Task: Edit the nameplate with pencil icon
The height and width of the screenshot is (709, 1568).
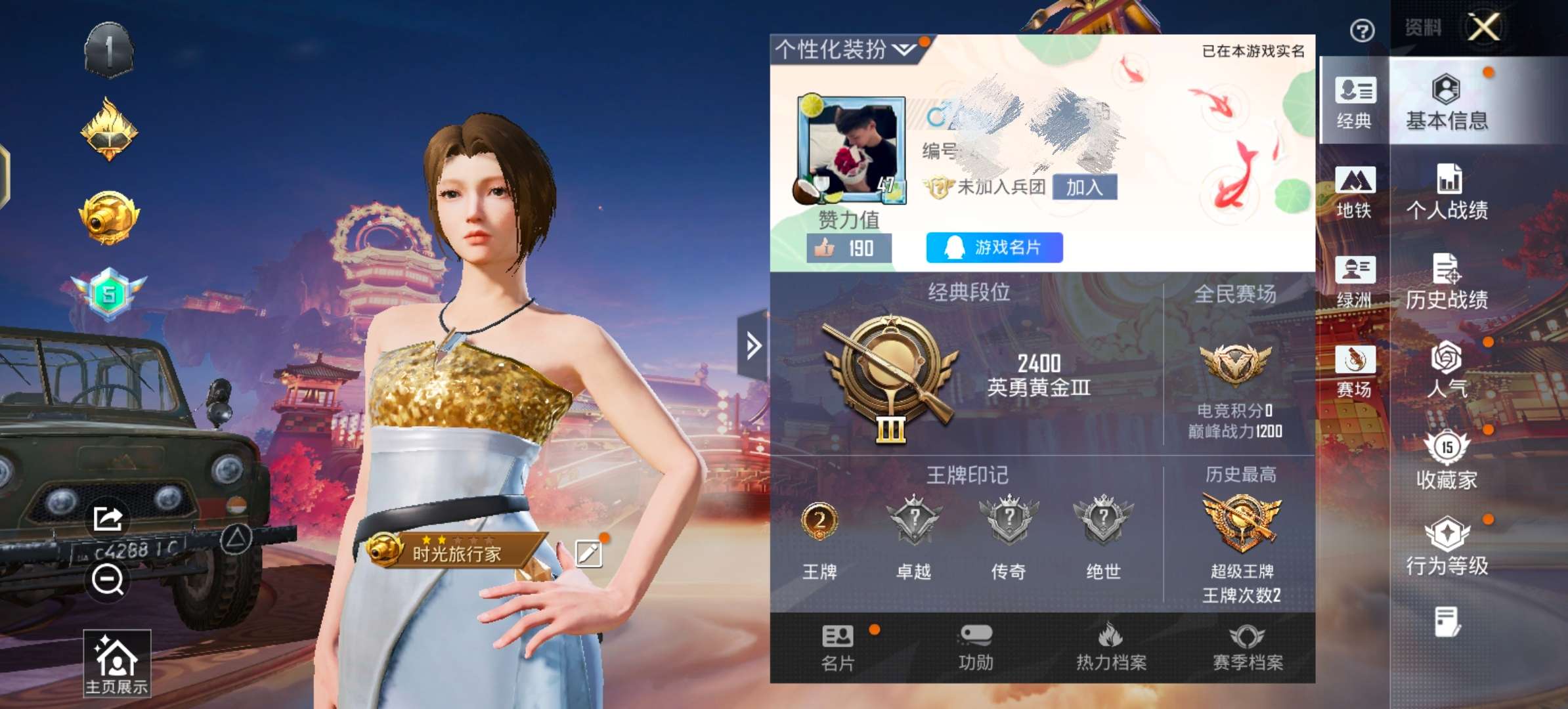Action: point(588,553)
